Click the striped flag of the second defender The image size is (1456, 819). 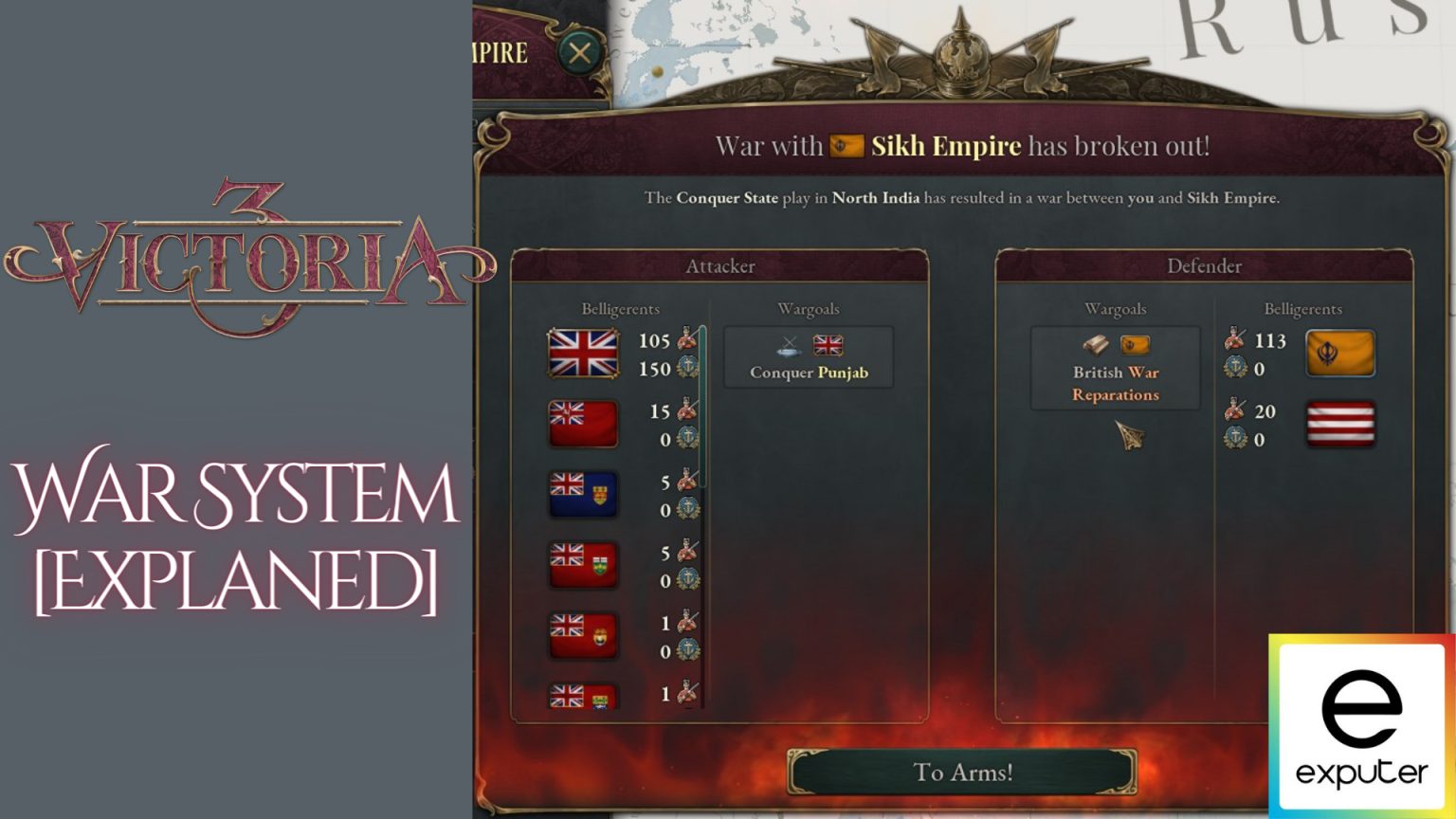click(x=1340, y=424)
